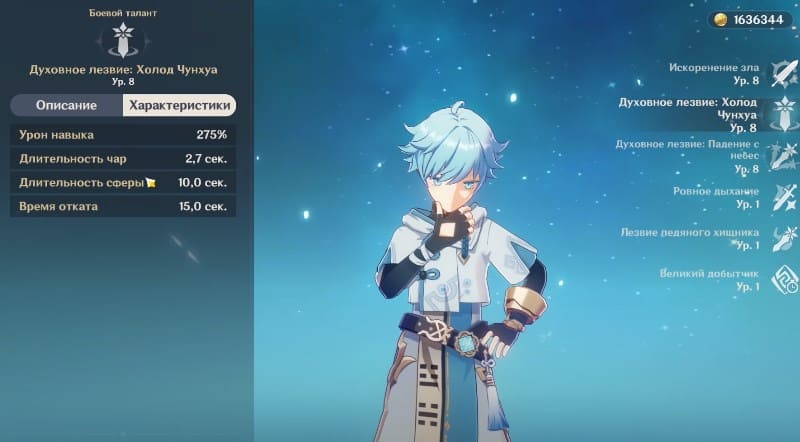Select the Характеристики tab
This screenshot has height=442, width=800.
pos(179,105)
